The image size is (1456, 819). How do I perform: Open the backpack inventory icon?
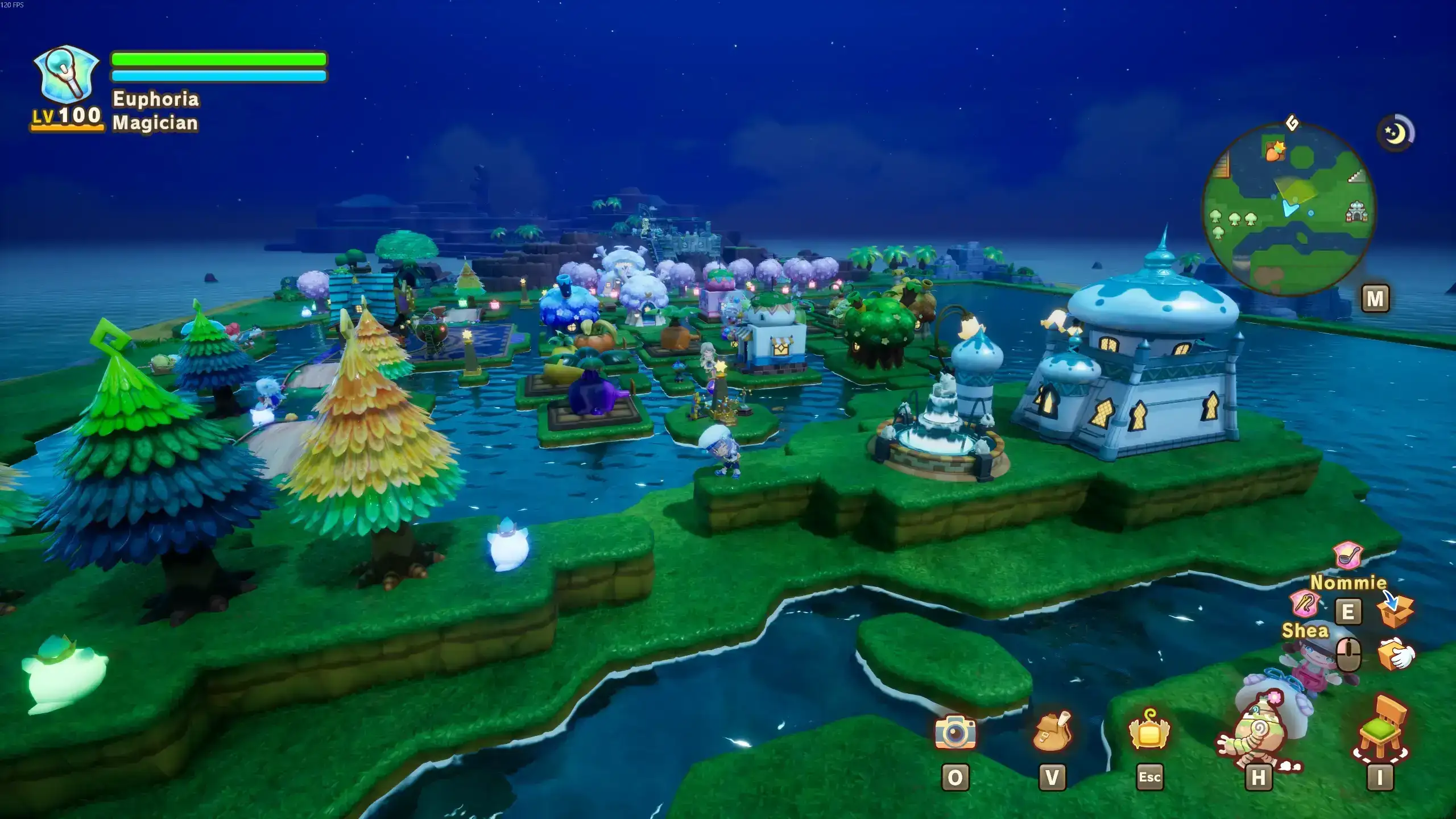pyautogui.click(x=1052, y=732)
